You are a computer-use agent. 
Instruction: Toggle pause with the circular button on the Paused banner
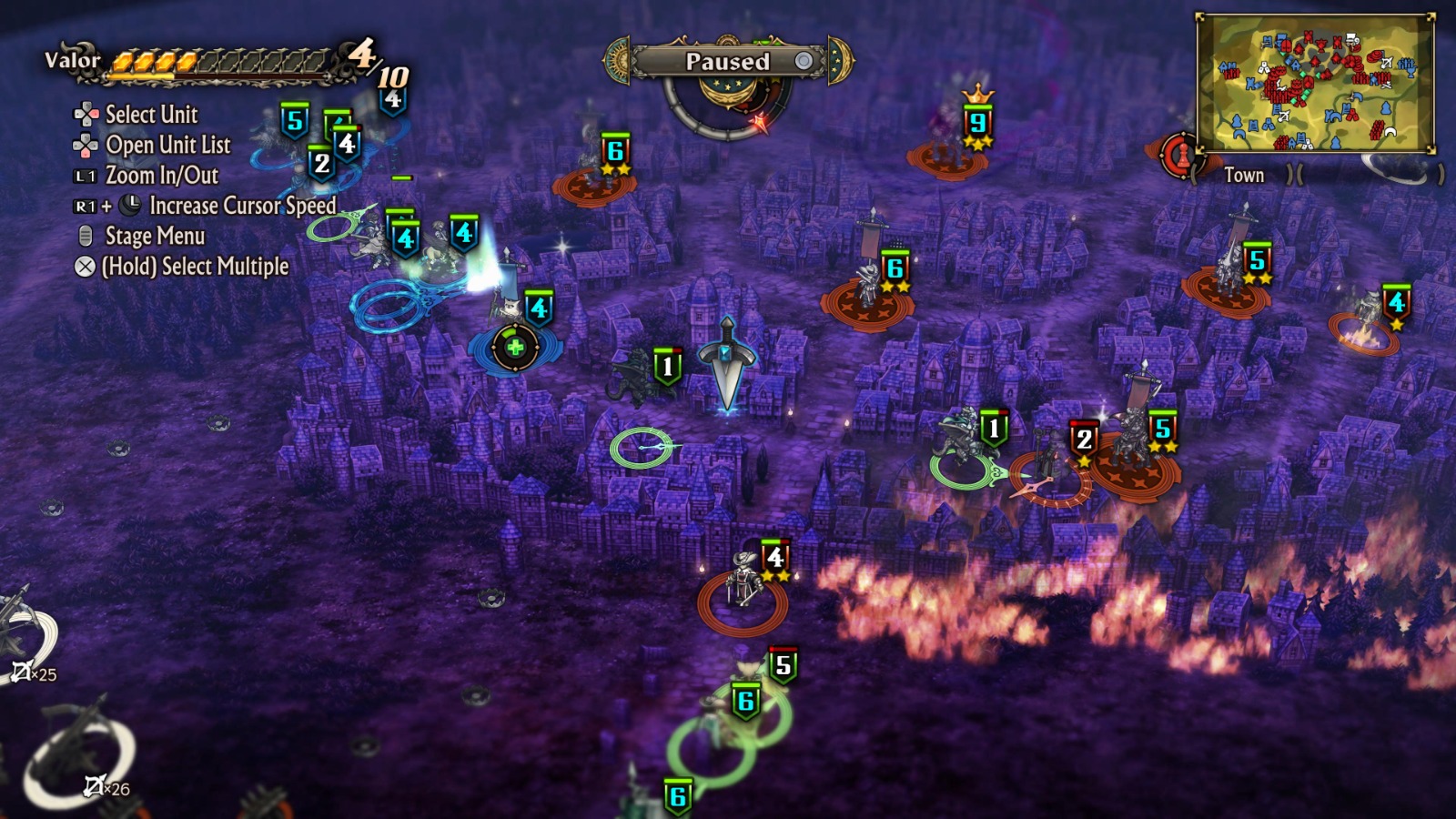(802, 62)
